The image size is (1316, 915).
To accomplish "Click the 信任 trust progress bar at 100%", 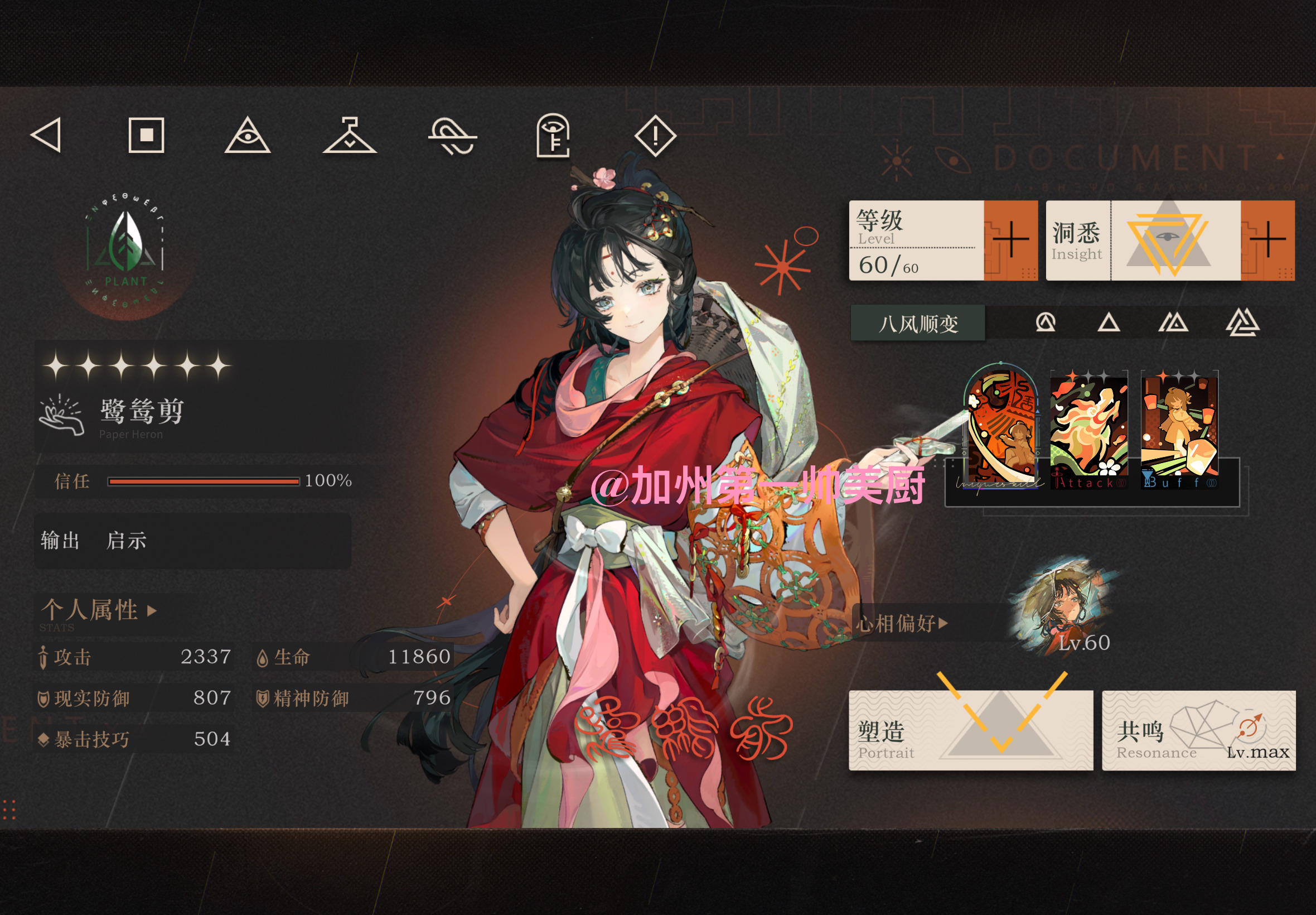I will tap(204, 481).
